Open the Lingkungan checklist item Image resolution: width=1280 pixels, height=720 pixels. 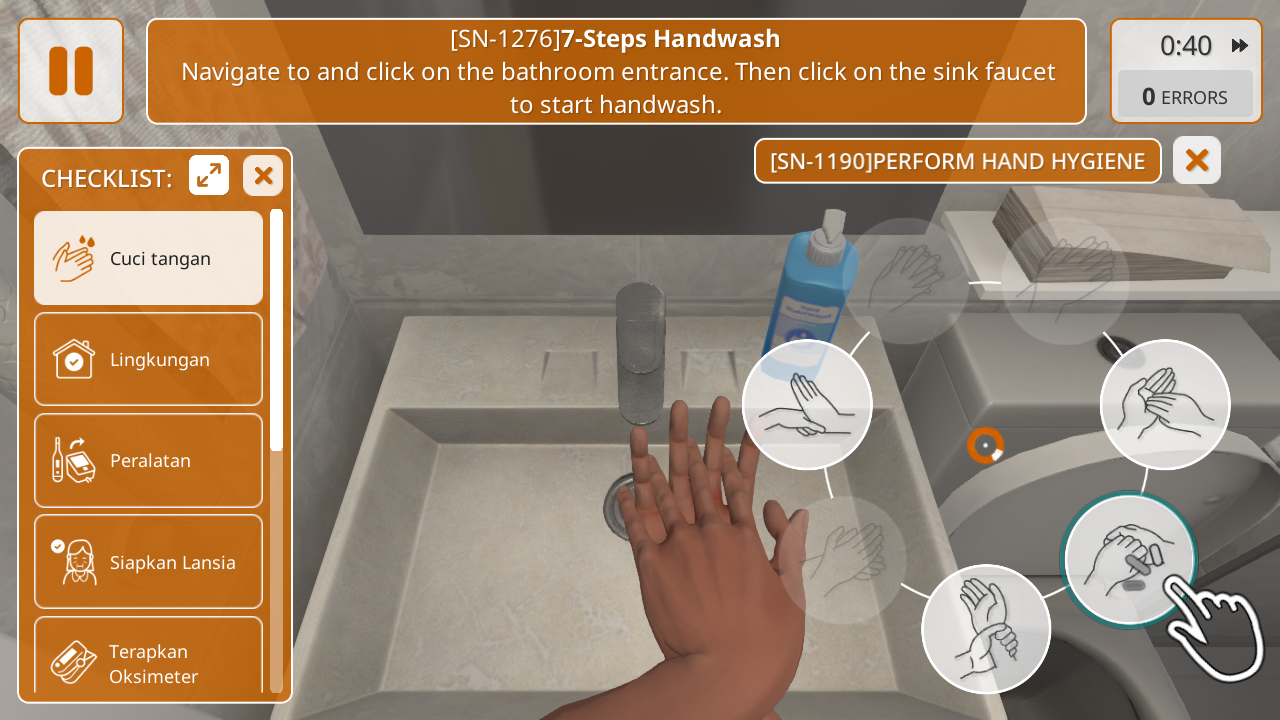(x=148, y=359)
